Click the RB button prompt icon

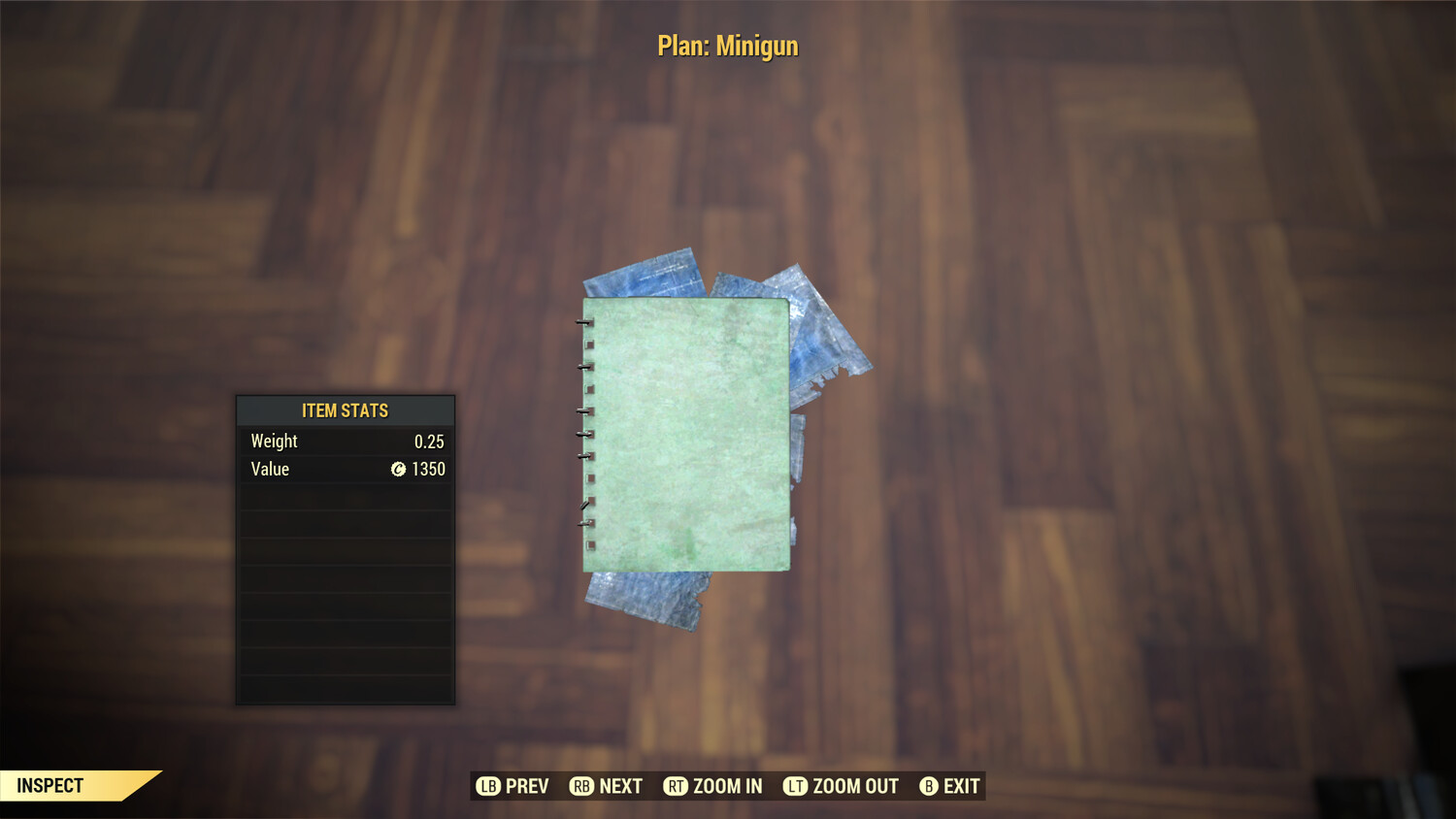pyautogui.click(x=580, y=786)
